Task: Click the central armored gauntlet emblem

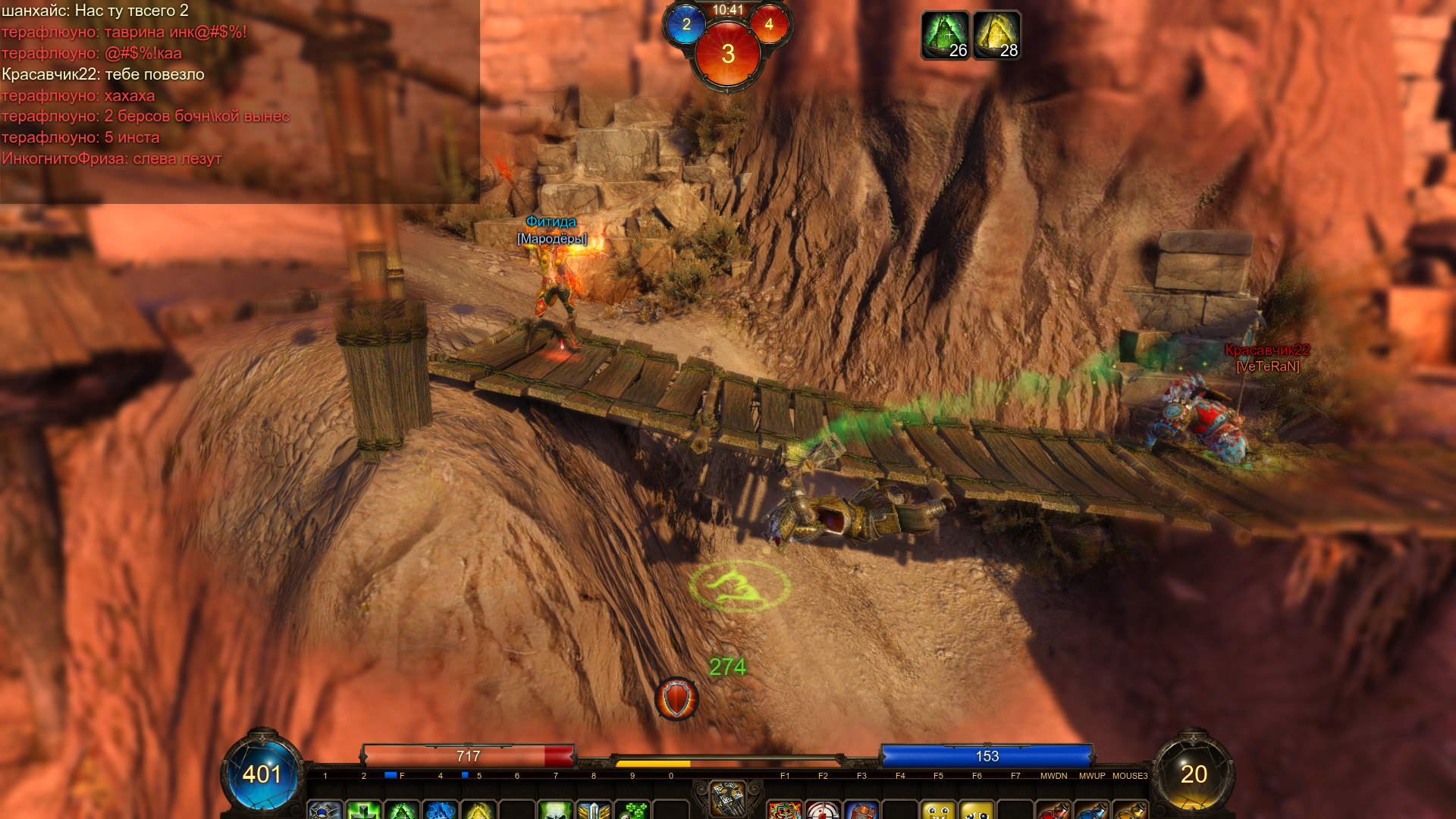Action: click(727, 799)
